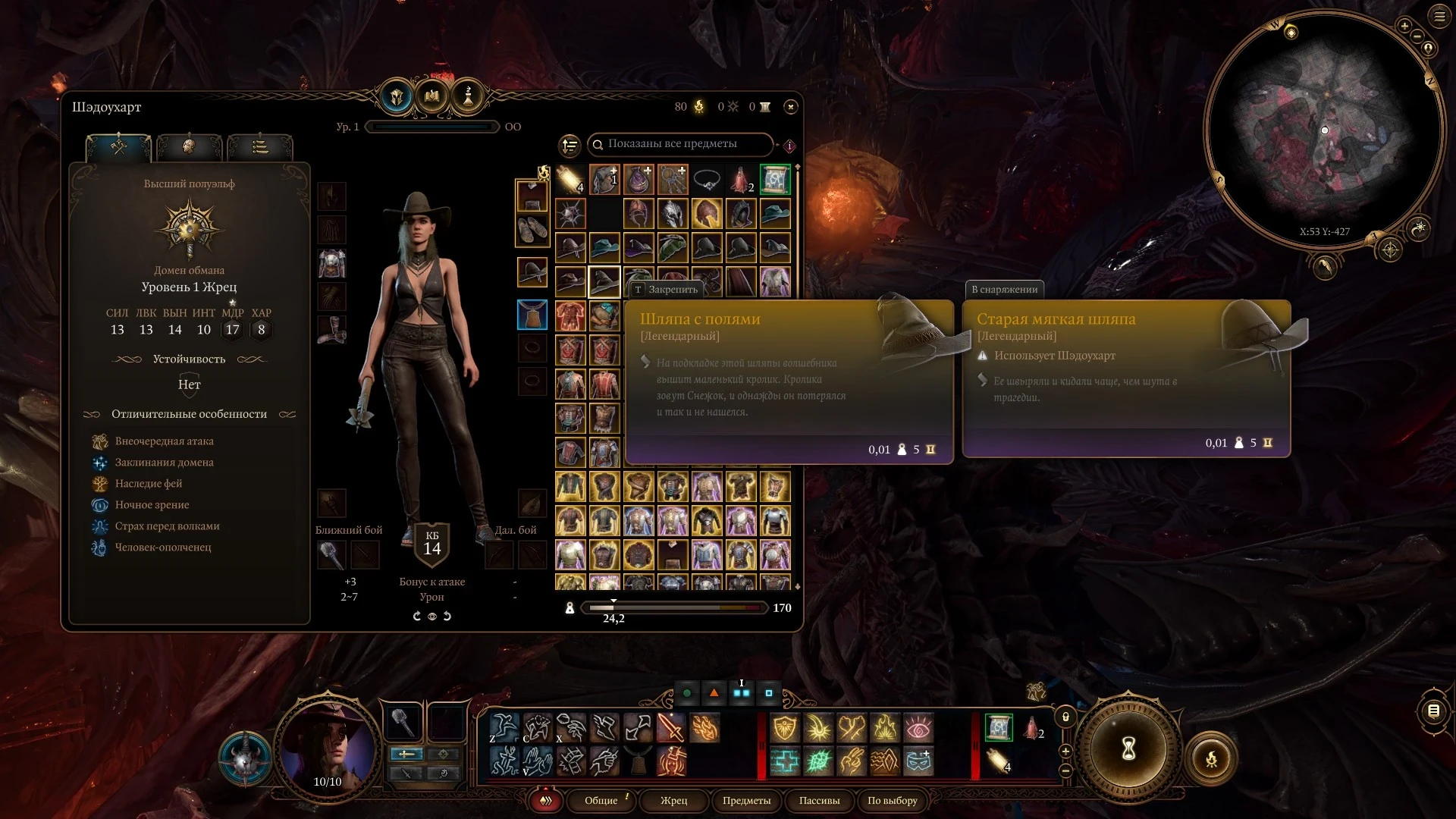Select the equipped hat slot
The width and height of the screenshot is (1456, 819).
(532, 271)
